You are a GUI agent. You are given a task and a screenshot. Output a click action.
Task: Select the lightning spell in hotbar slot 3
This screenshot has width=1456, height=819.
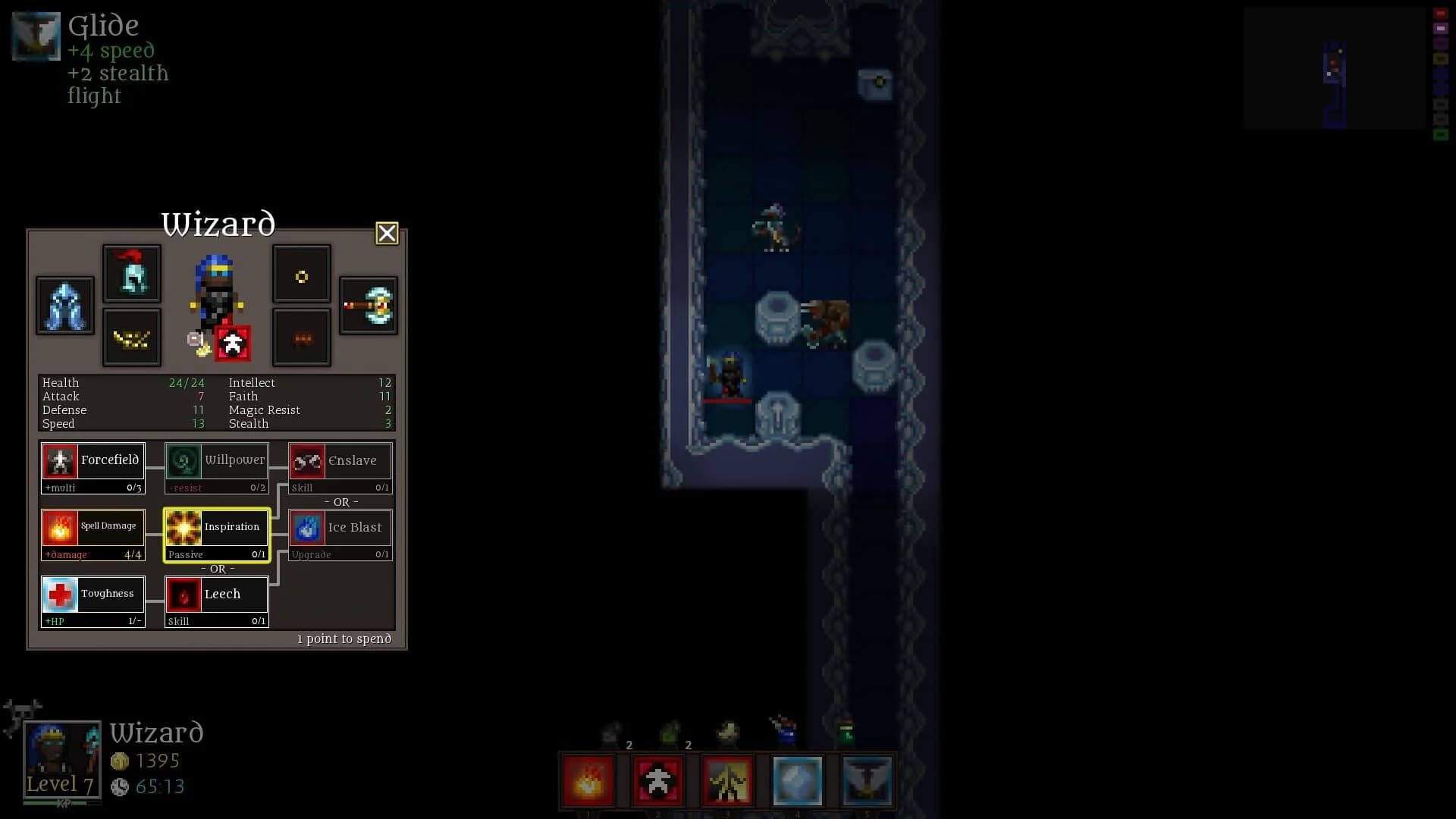pos(727,780)
